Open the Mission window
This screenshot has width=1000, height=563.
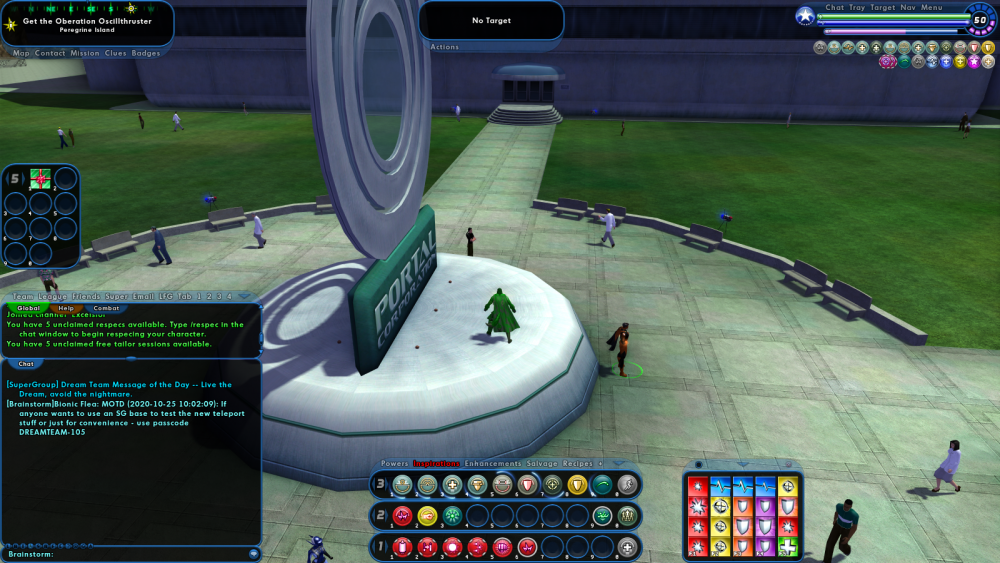tap(85, 53)
